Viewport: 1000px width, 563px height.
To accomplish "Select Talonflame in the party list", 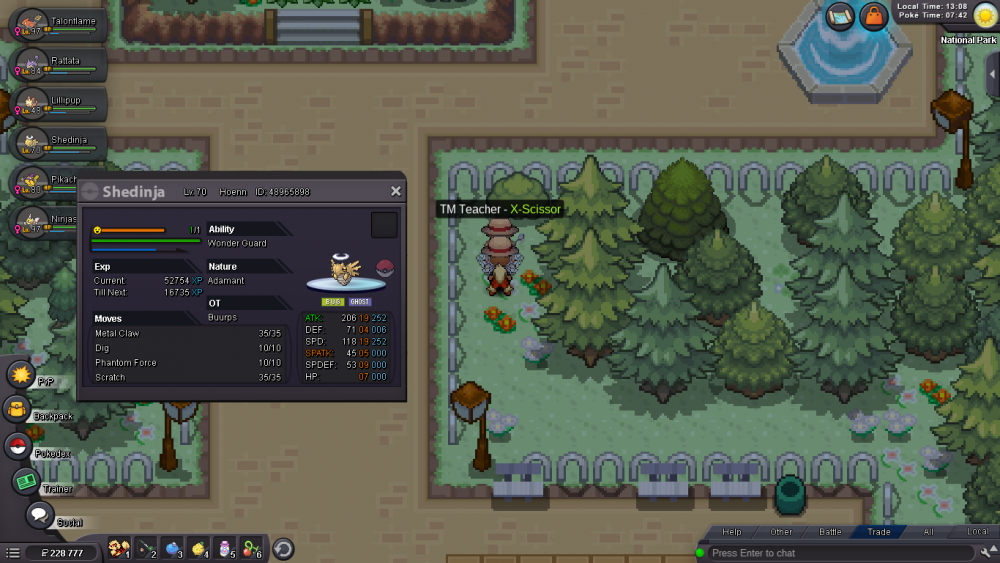I will (x=58, y=24).
